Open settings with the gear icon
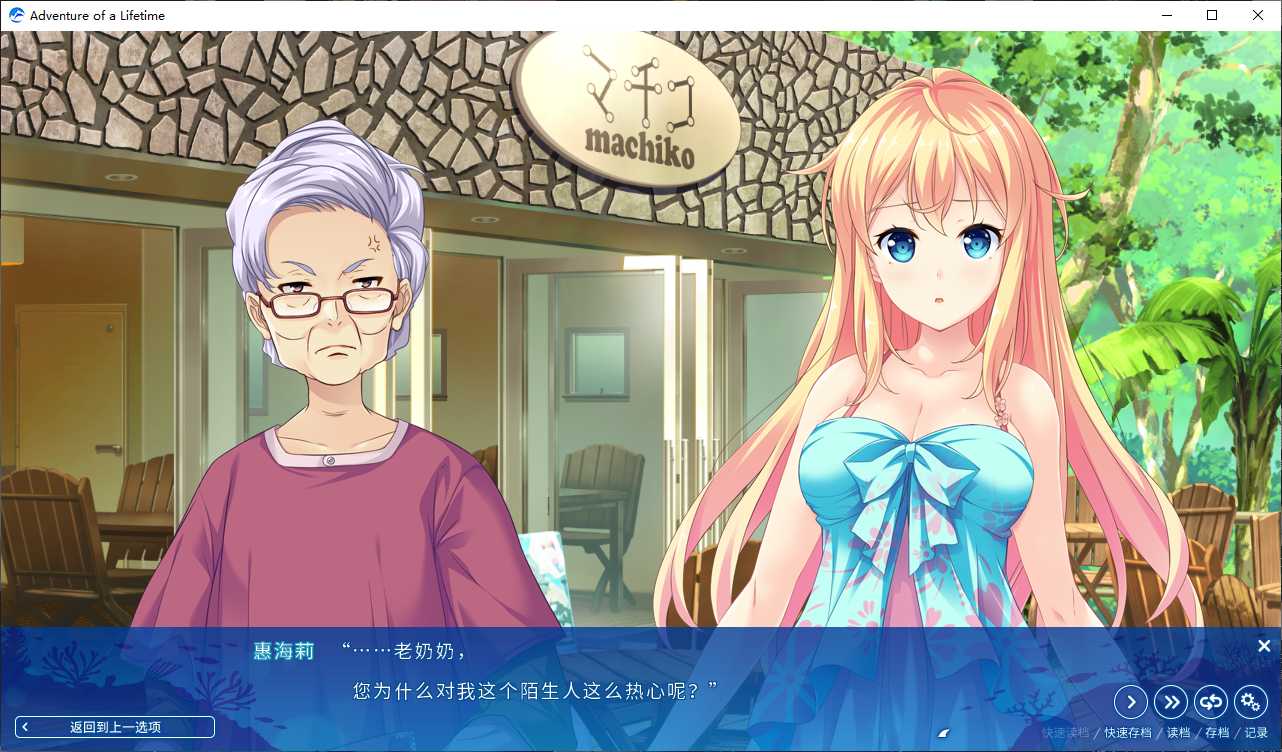This screenshot has width=1282, height=752. pyautogui.click(x=1251, y=702)
